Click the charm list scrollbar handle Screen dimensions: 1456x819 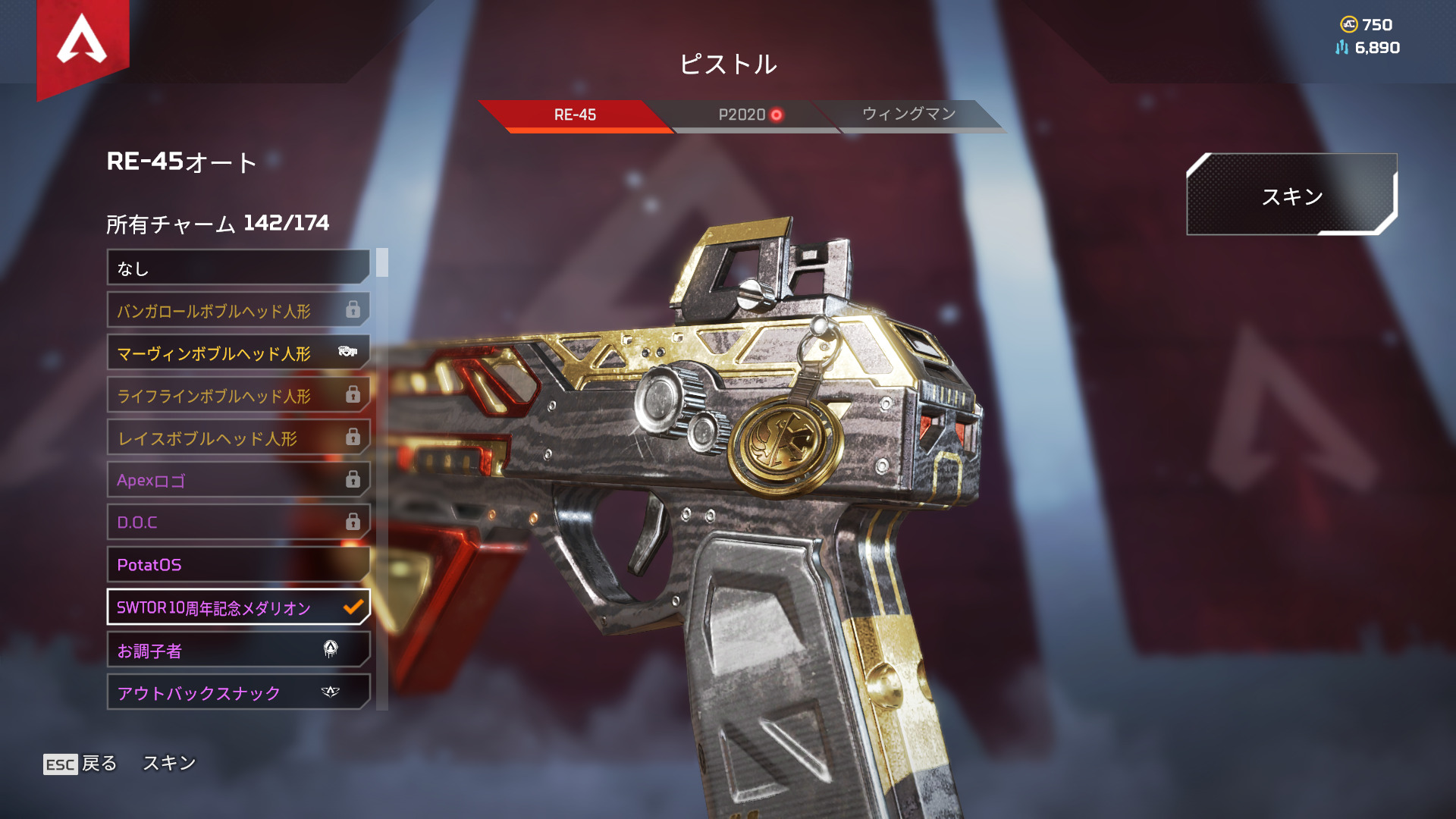pos(382,262)
